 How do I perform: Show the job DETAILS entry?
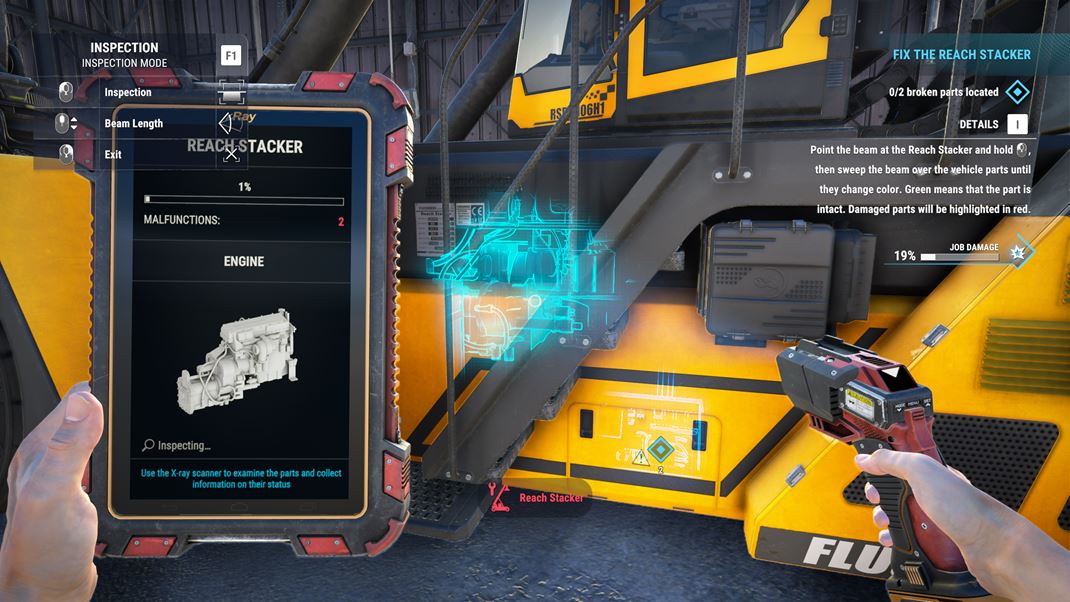[979, 124]
